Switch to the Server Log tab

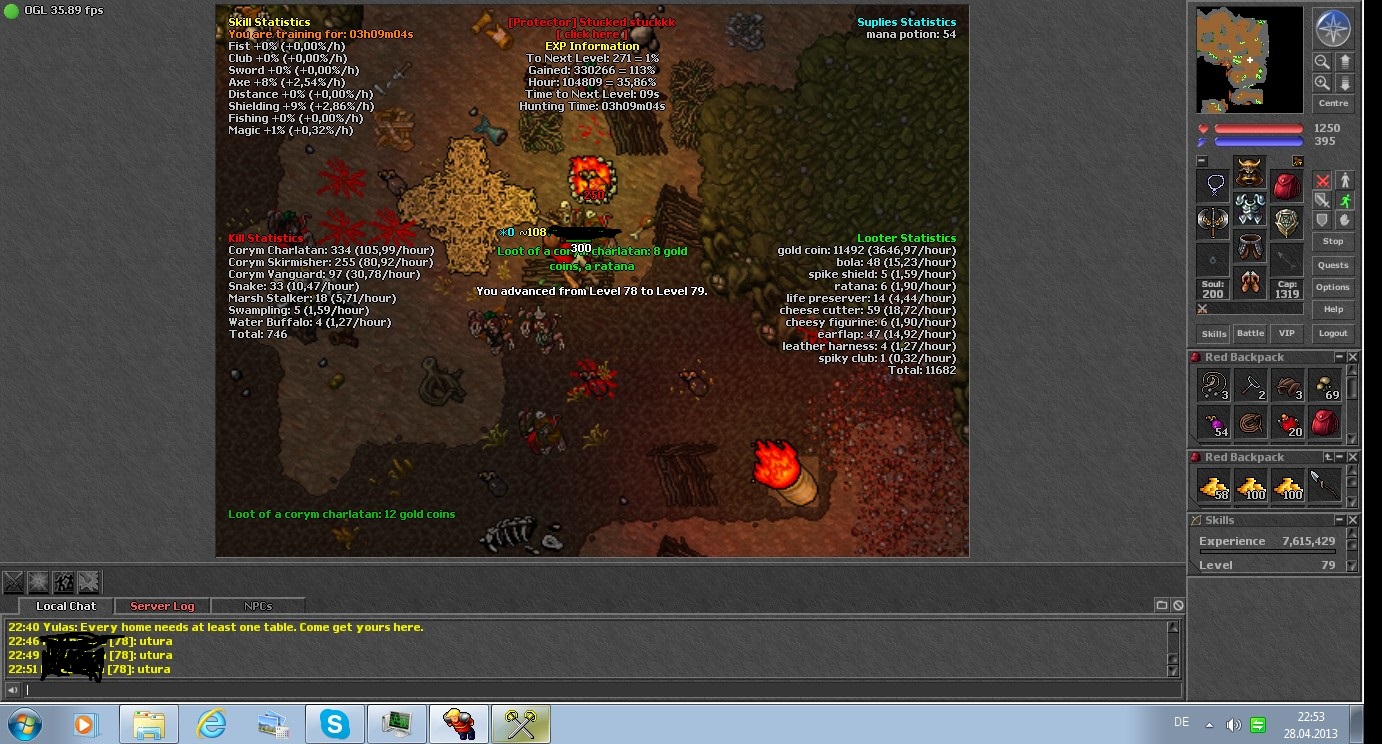pos(162,606)
